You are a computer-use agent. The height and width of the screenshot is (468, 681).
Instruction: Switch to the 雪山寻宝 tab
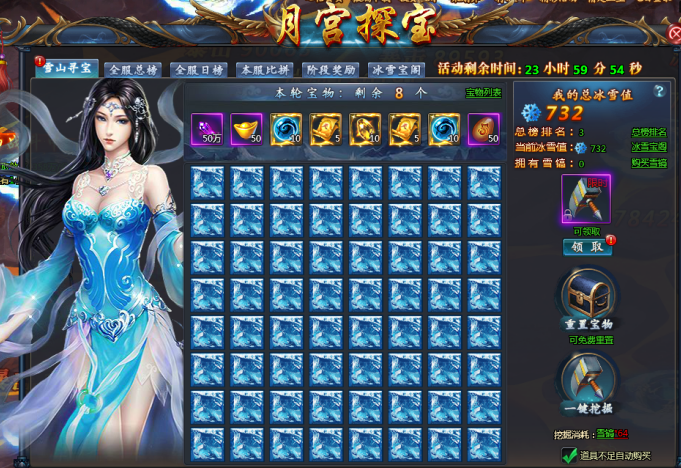67,69
